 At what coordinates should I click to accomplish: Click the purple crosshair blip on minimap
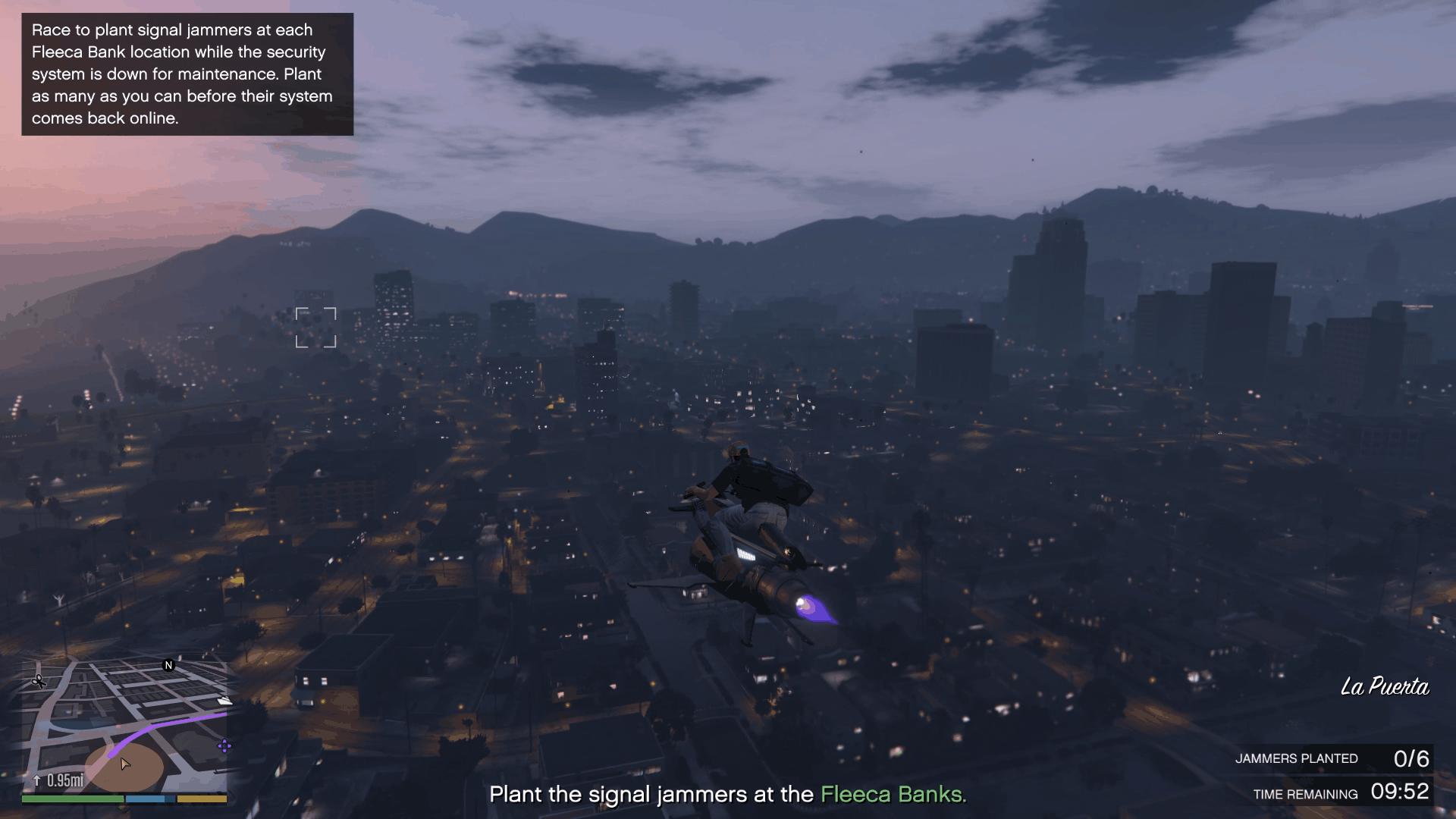224,746
